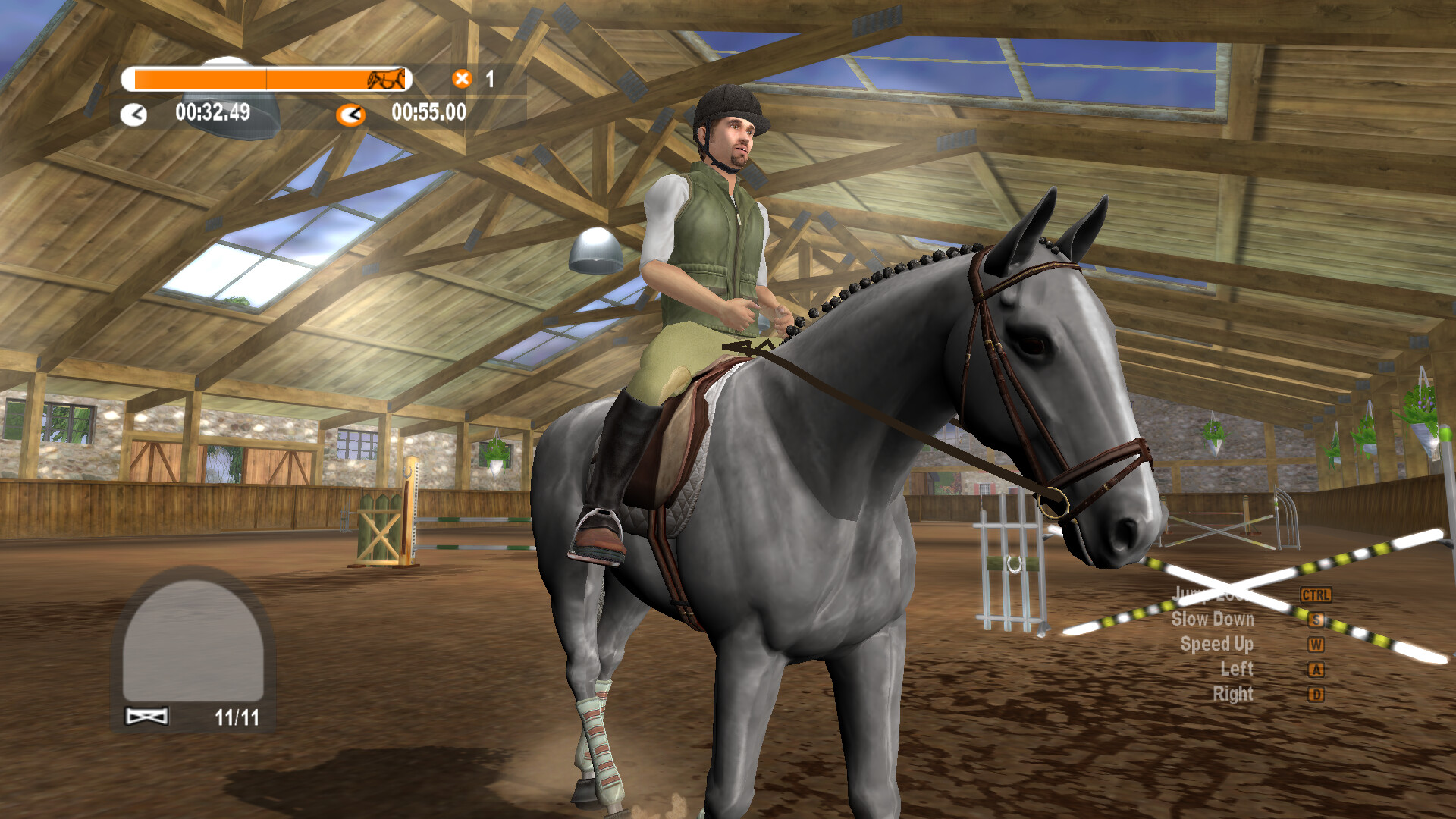Select the Left control label

1237,669
